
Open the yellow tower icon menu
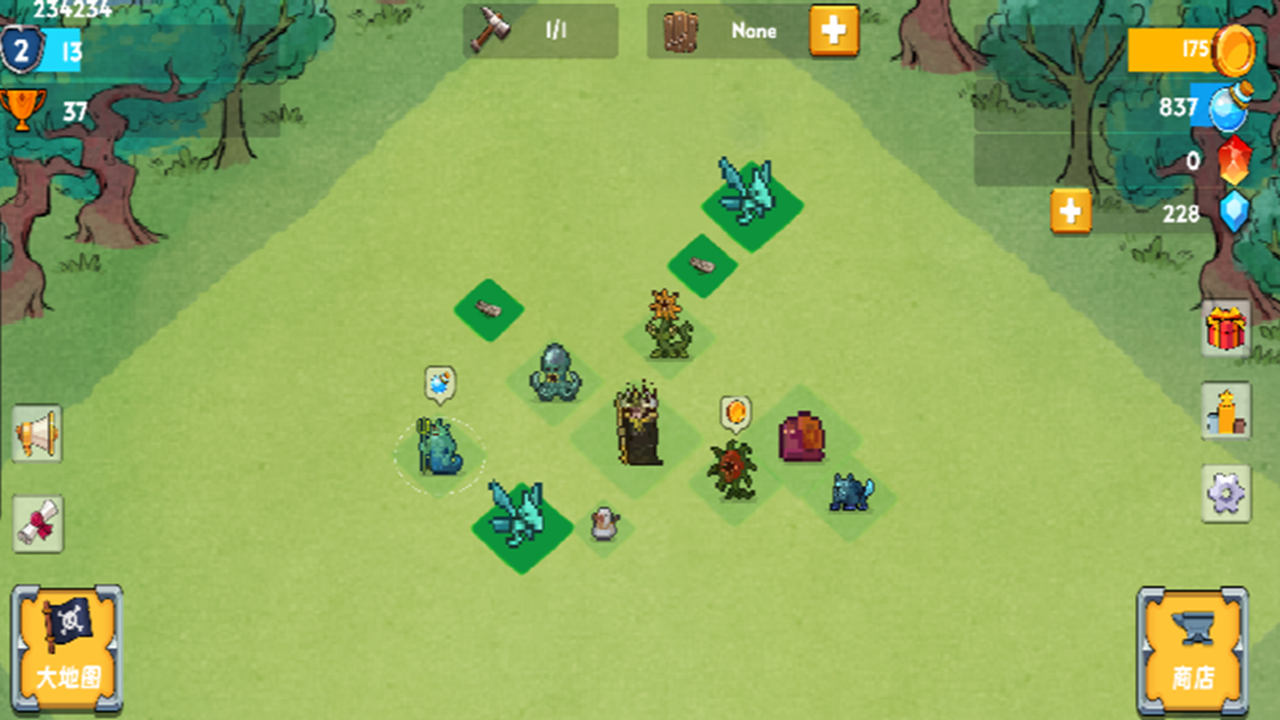click(x=1226, y=411)
